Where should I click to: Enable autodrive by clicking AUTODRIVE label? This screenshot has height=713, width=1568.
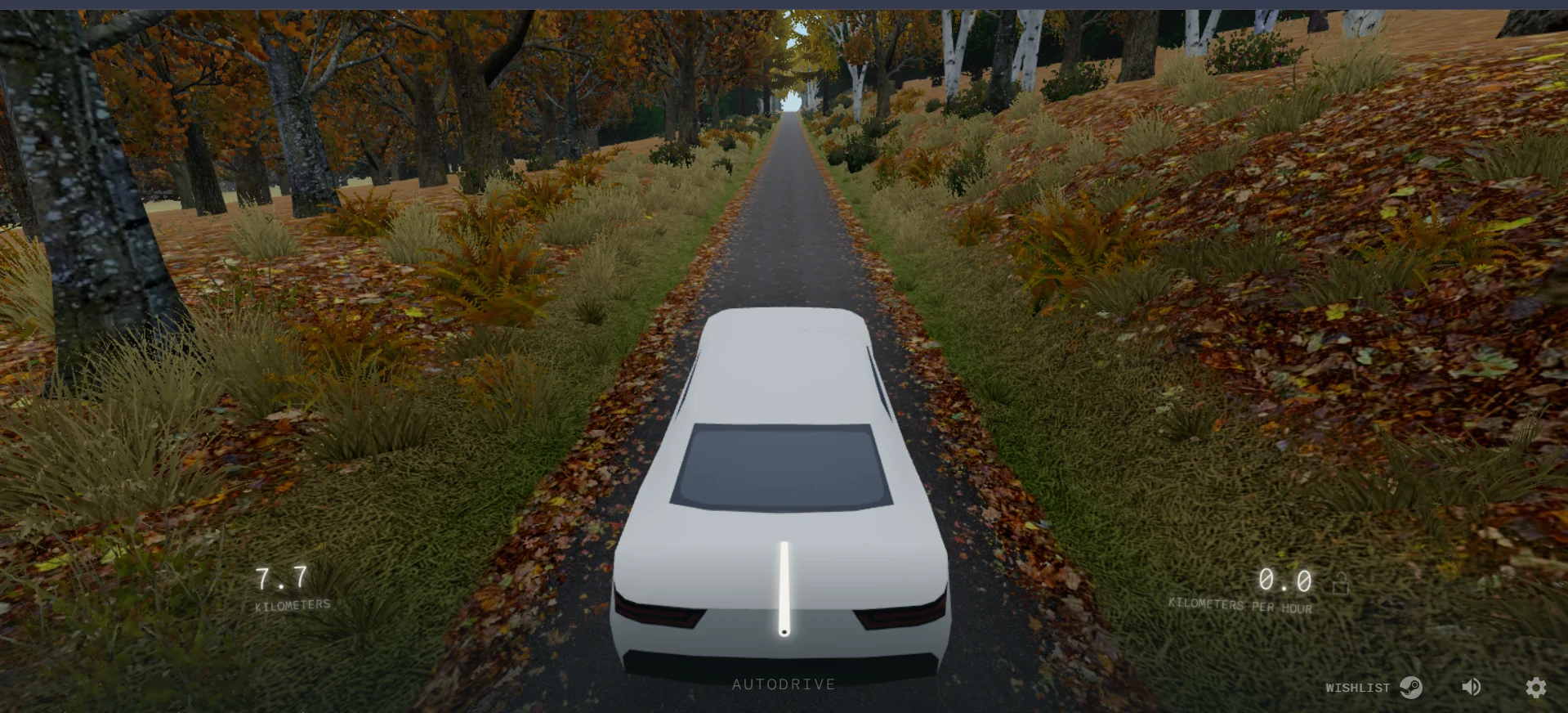pyautogui.click(x=784, y=684)
